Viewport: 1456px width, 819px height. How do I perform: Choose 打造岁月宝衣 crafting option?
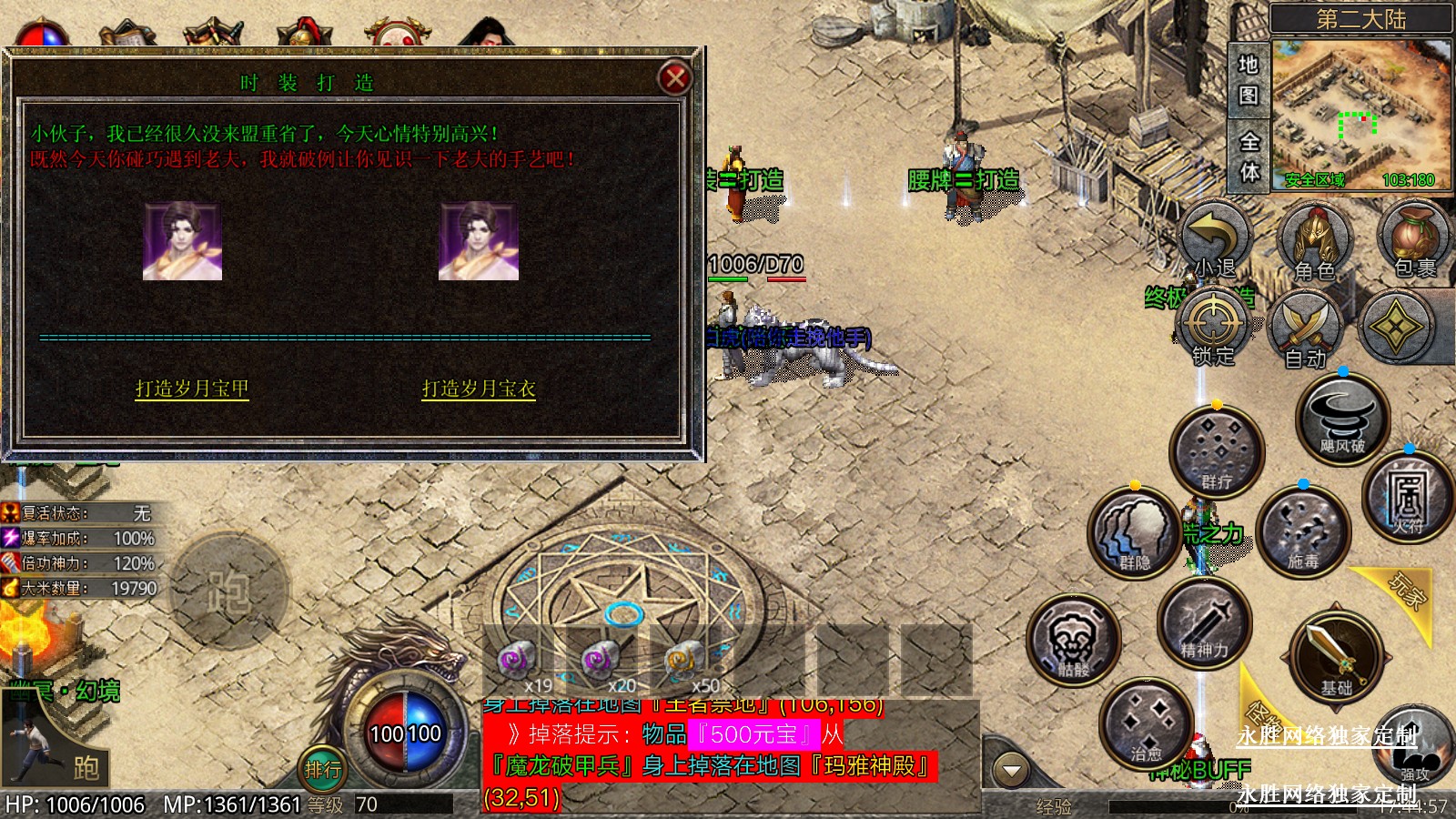479,389
